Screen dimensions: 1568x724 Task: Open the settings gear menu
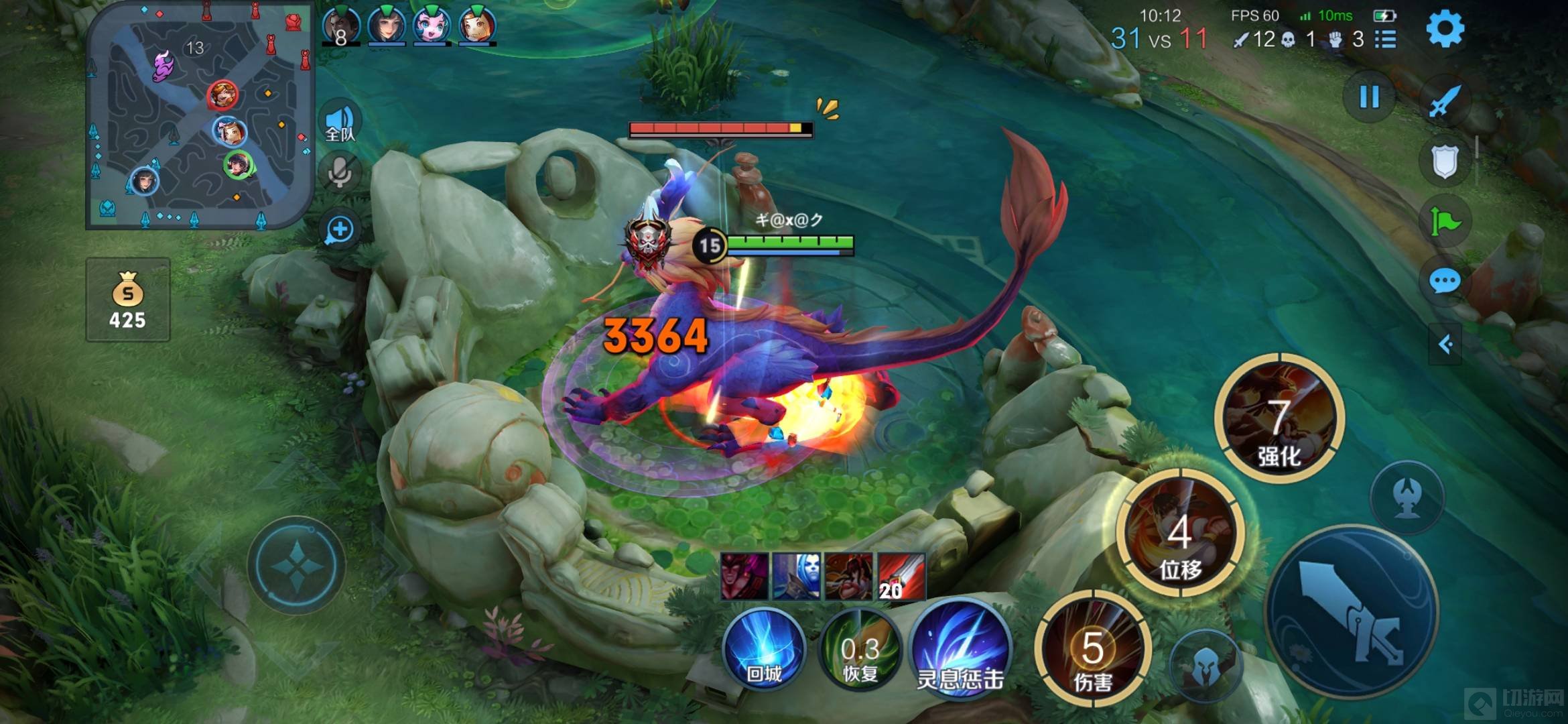coord(1444,29)
